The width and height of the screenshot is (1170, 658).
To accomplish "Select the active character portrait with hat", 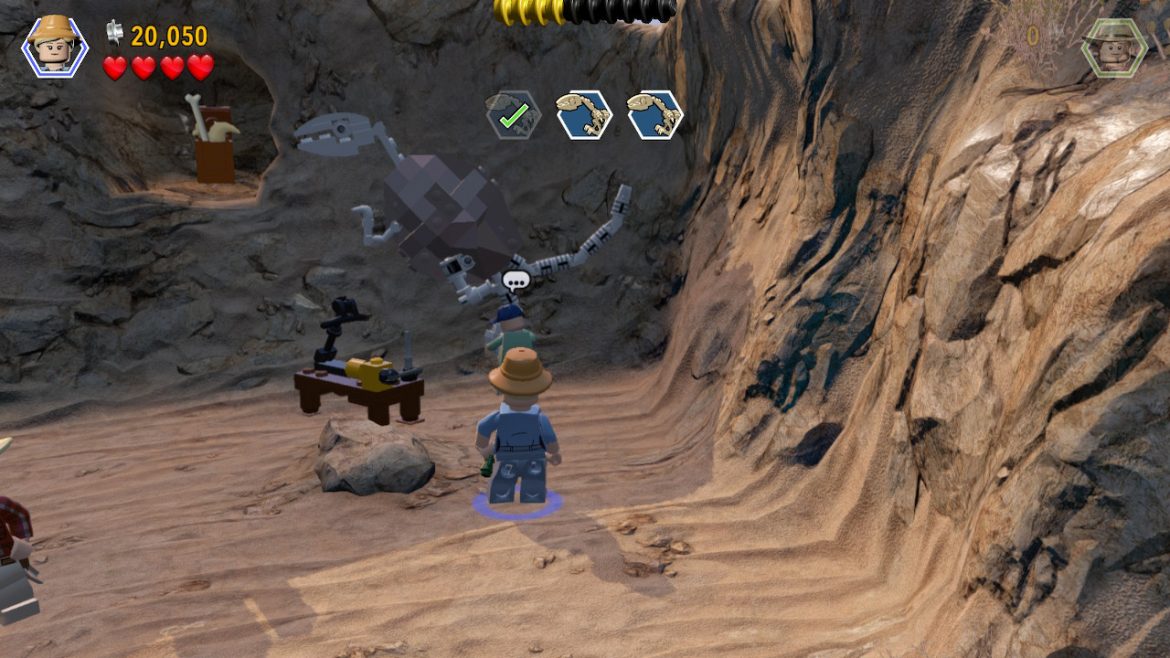I will [55, 46].
